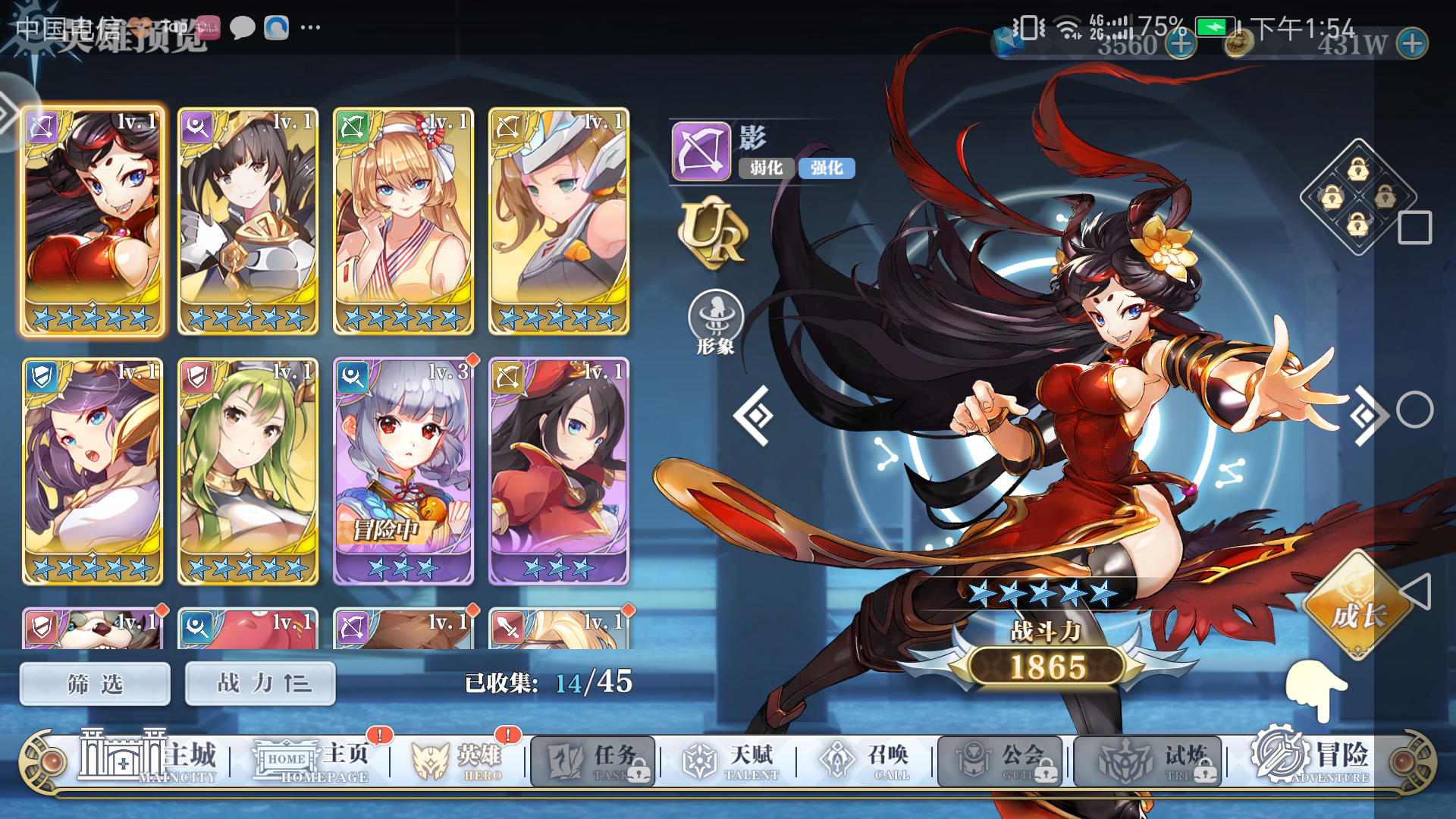1456x819 pixels.
Task: Toggle the 弱化 debuff tag
Action: click(765, 168)
